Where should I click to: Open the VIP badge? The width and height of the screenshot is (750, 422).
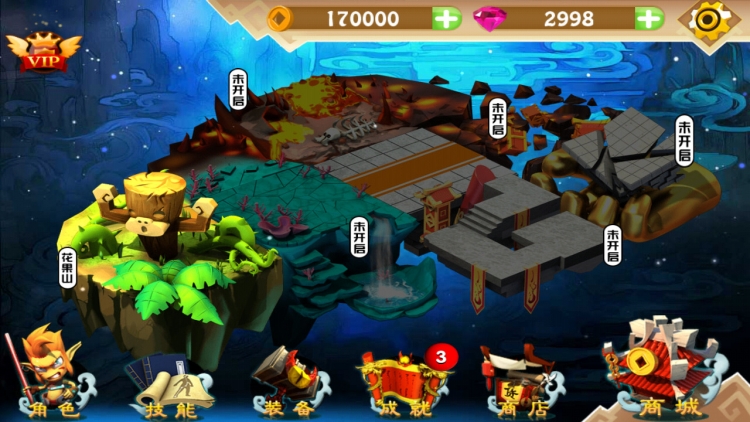pos(43,52)
